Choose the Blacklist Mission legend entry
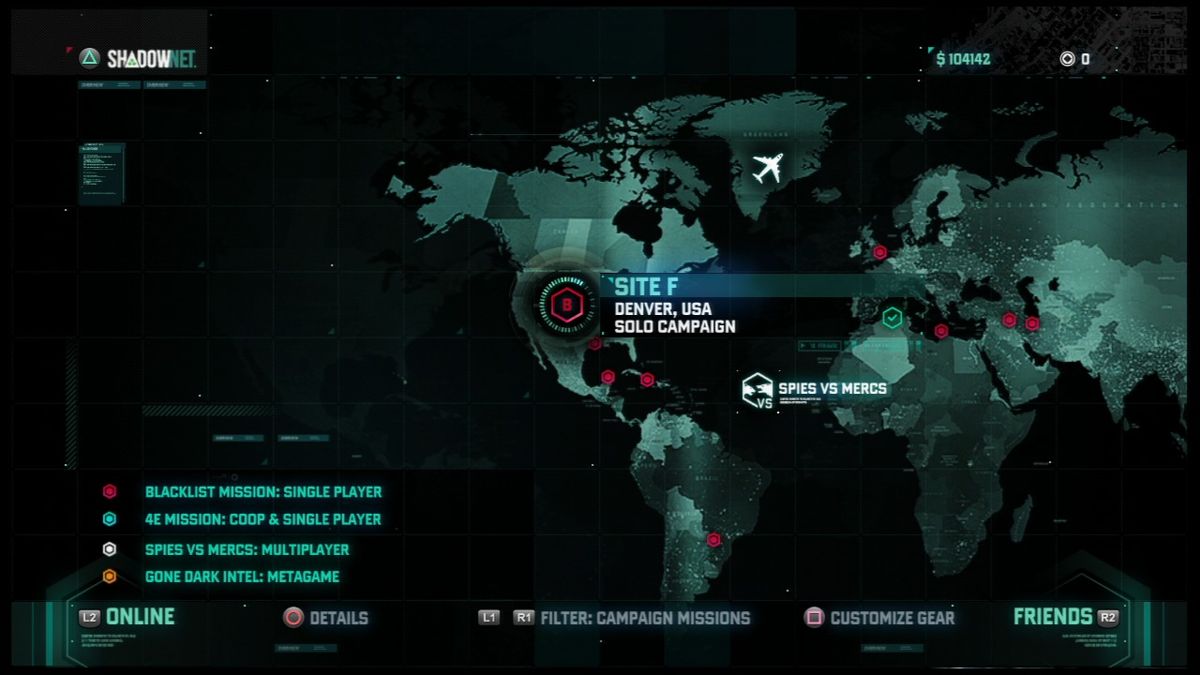The height and width of the screenshot is (675, 1200). pos(262,492)
